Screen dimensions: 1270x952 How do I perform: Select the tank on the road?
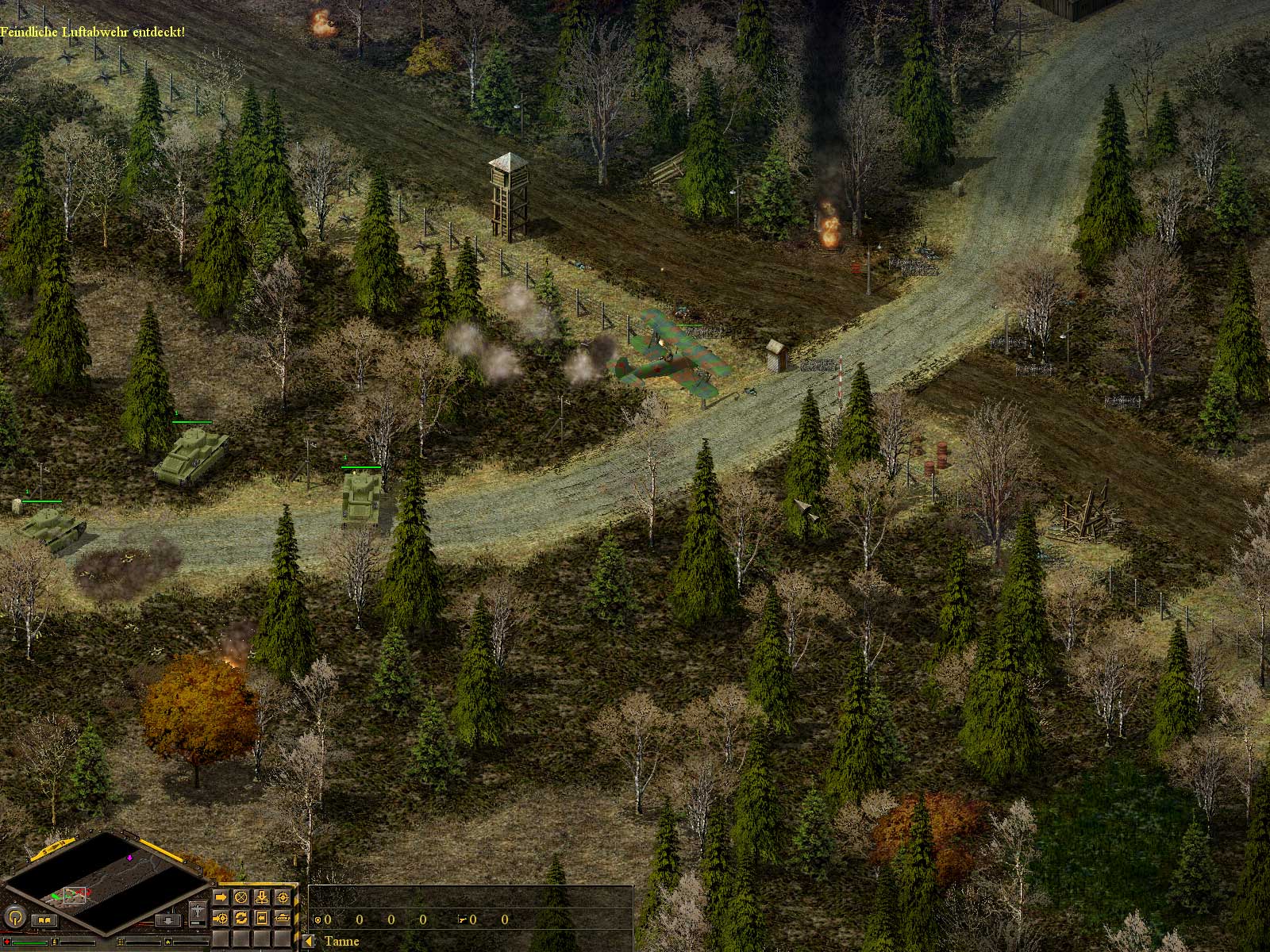click(361, 495)
